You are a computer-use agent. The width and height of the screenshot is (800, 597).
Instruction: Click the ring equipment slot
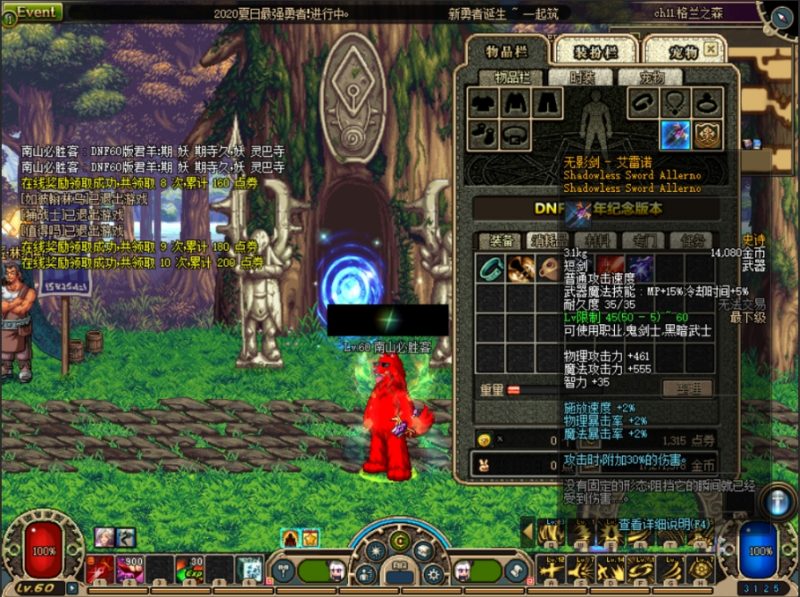[x=708, y=102]
